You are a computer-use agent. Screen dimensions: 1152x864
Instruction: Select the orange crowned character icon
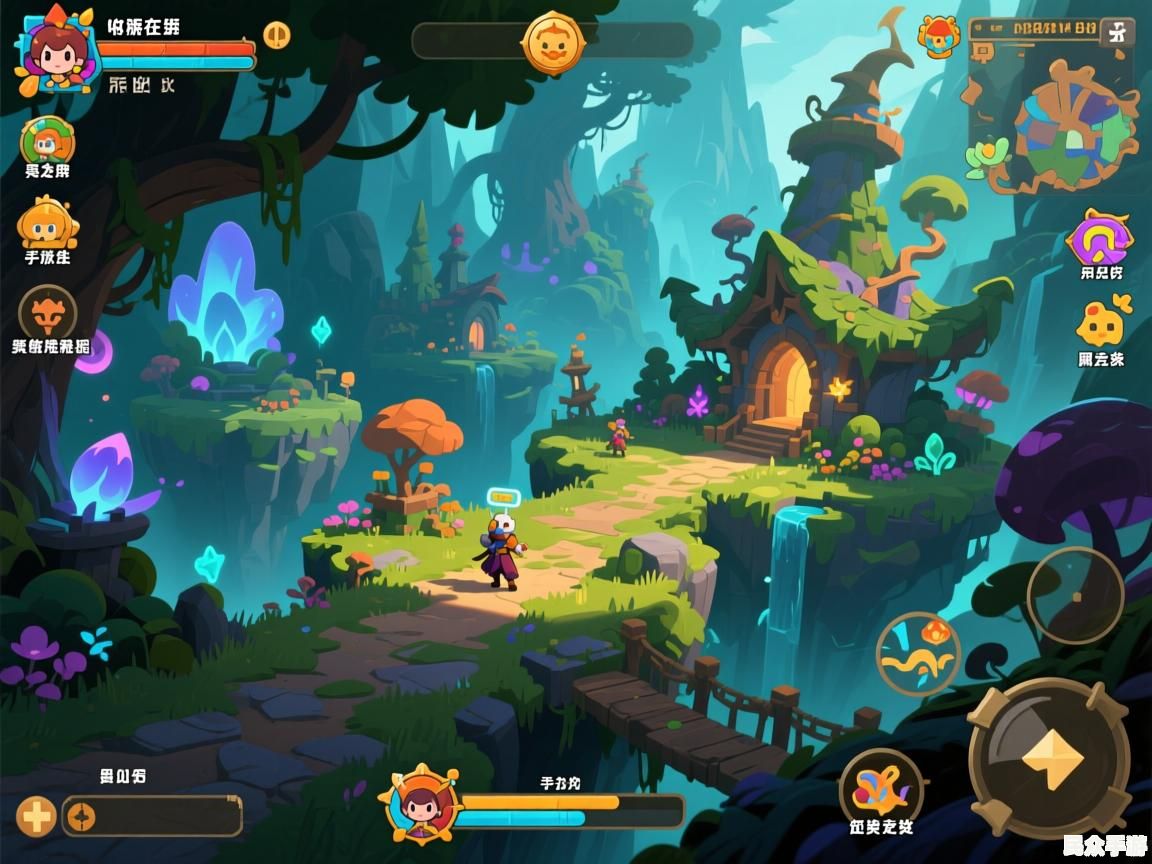(x=47, y=225)
